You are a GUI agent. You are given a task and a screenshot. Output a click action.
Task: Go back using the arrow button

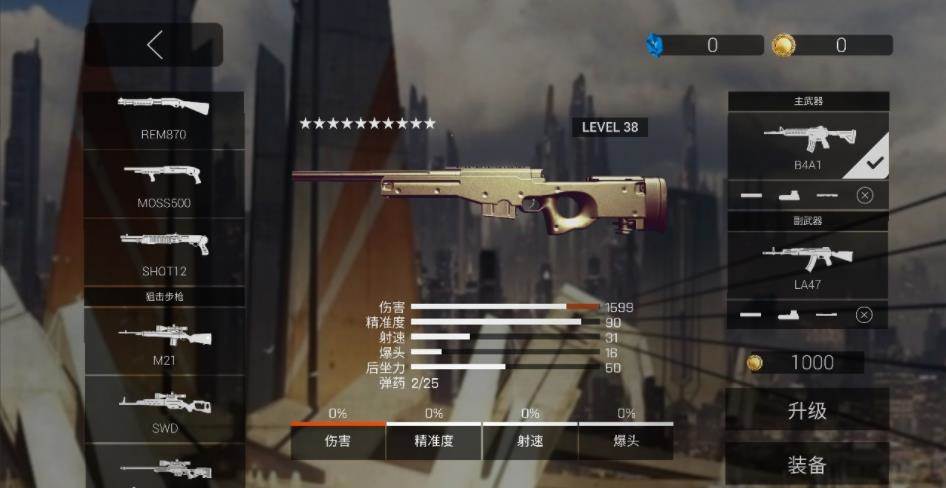(154, 45)
